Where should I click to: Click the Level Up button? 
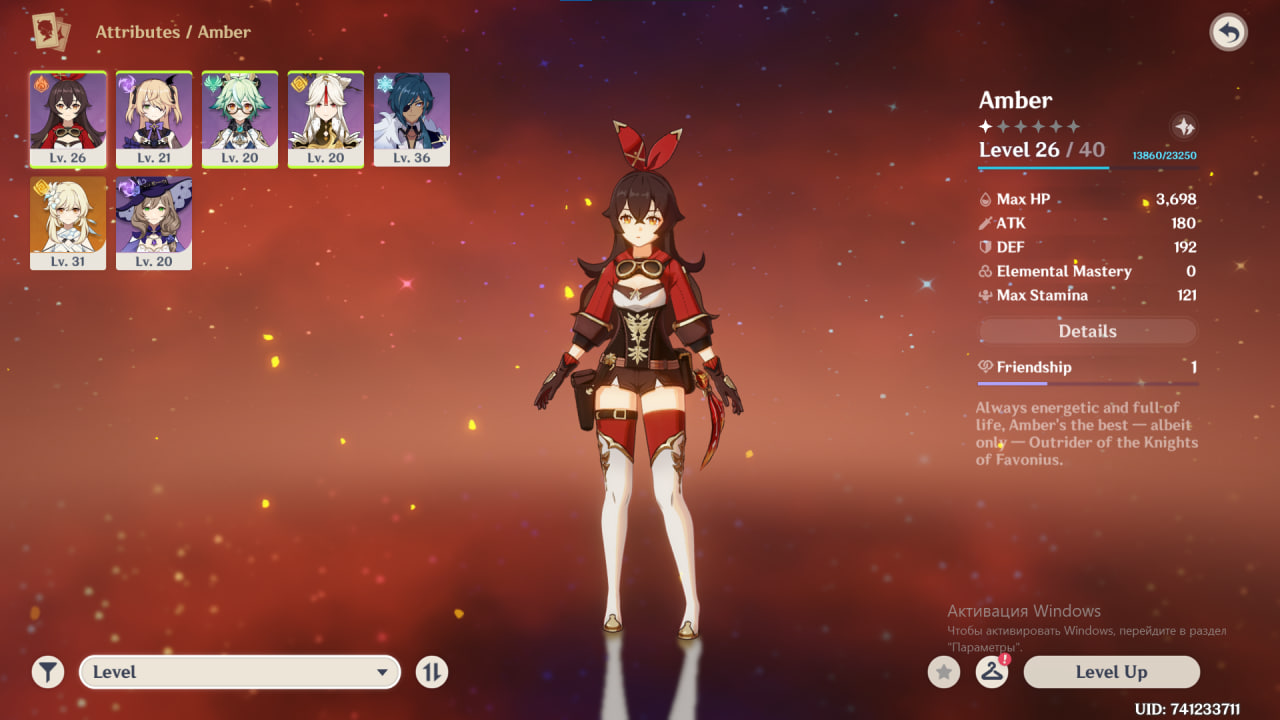1111,672
